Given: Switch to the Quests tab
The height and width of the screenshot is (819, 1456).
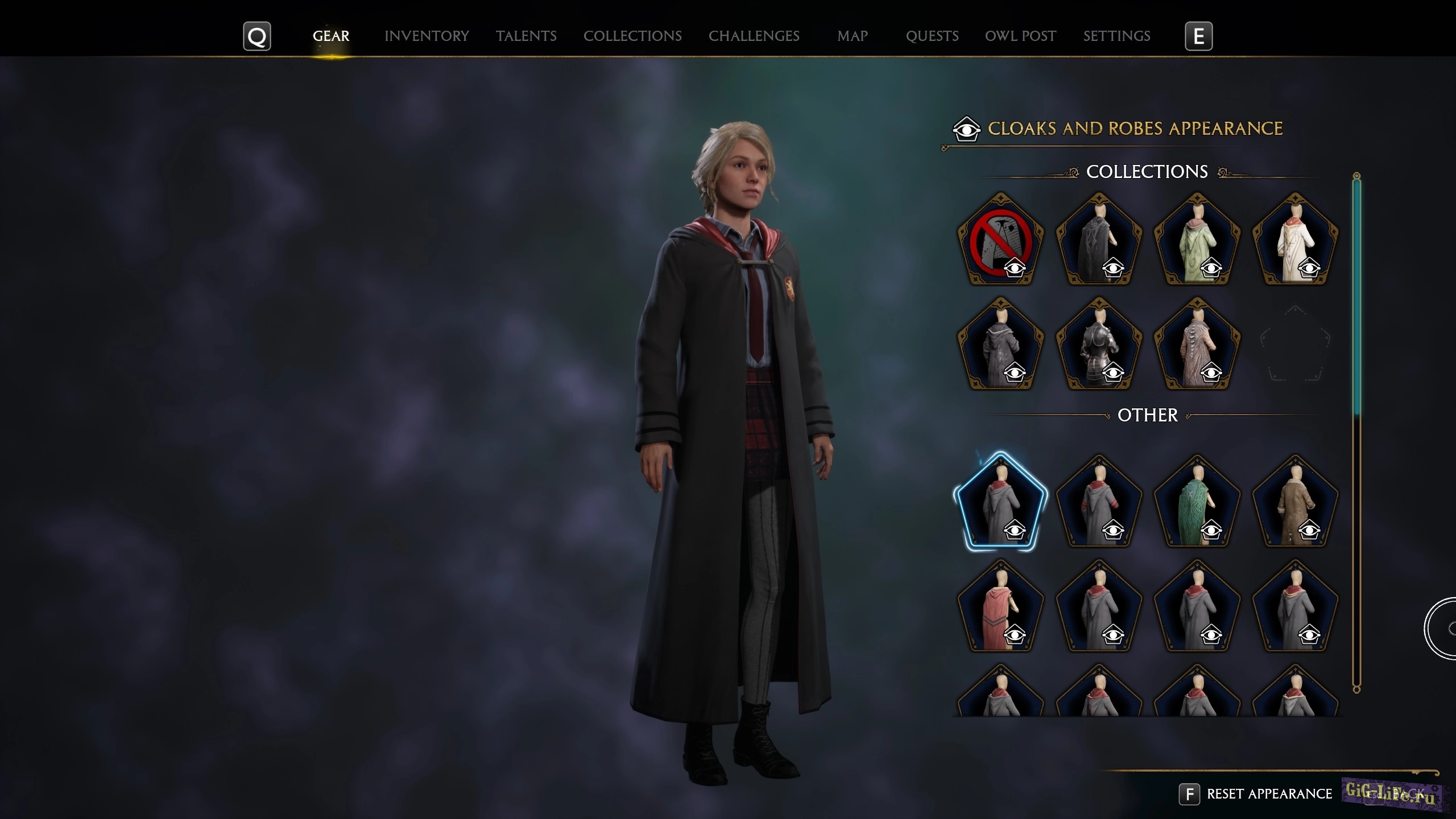Looking at the screenshot, I should (932, 36).
